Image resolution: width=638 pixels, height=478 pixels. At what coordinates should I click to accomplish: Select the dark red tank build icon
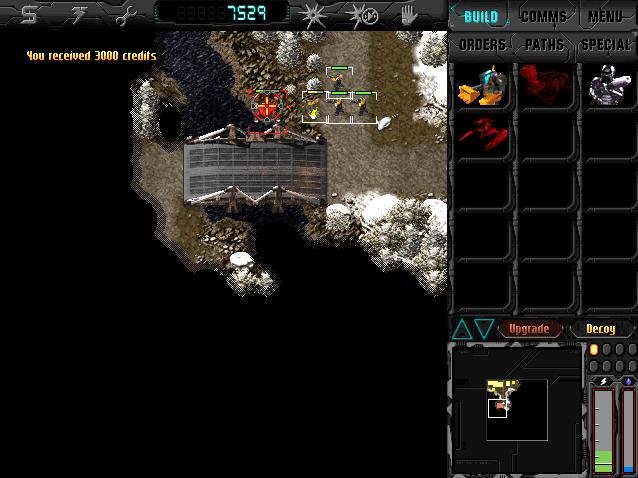coord(544,87)
